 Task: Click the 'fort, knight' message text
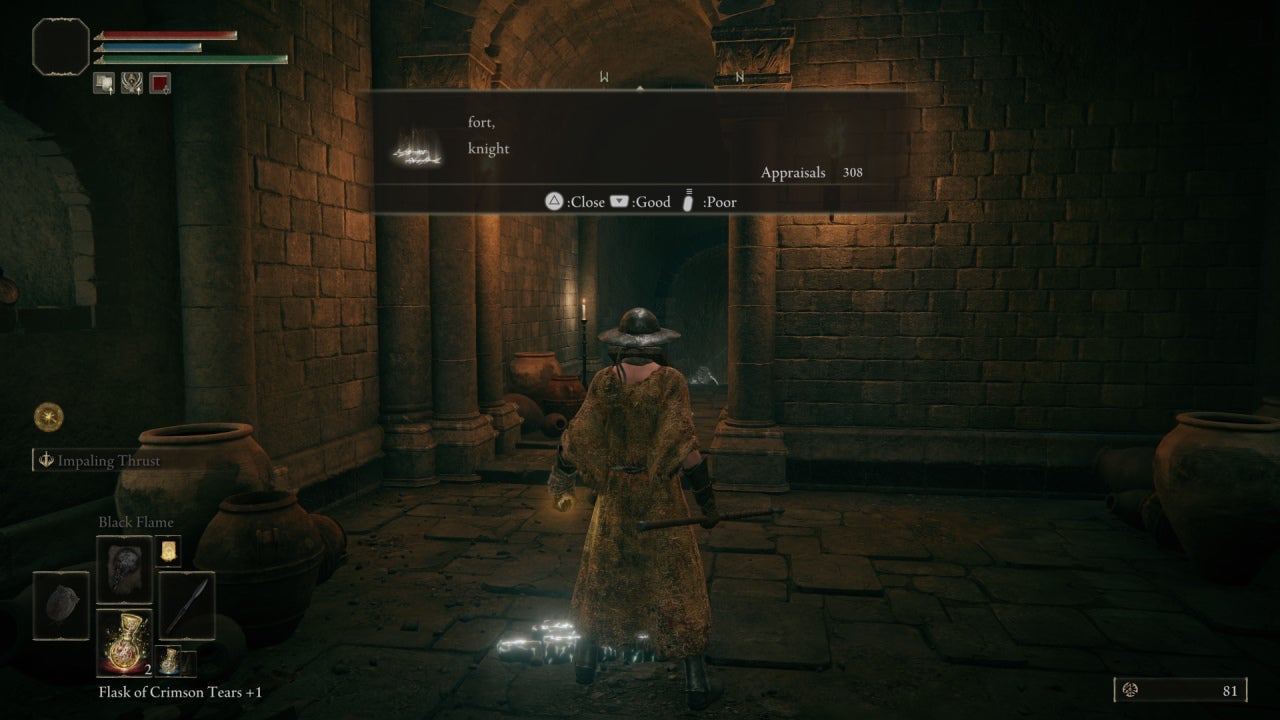coord(487,135)
